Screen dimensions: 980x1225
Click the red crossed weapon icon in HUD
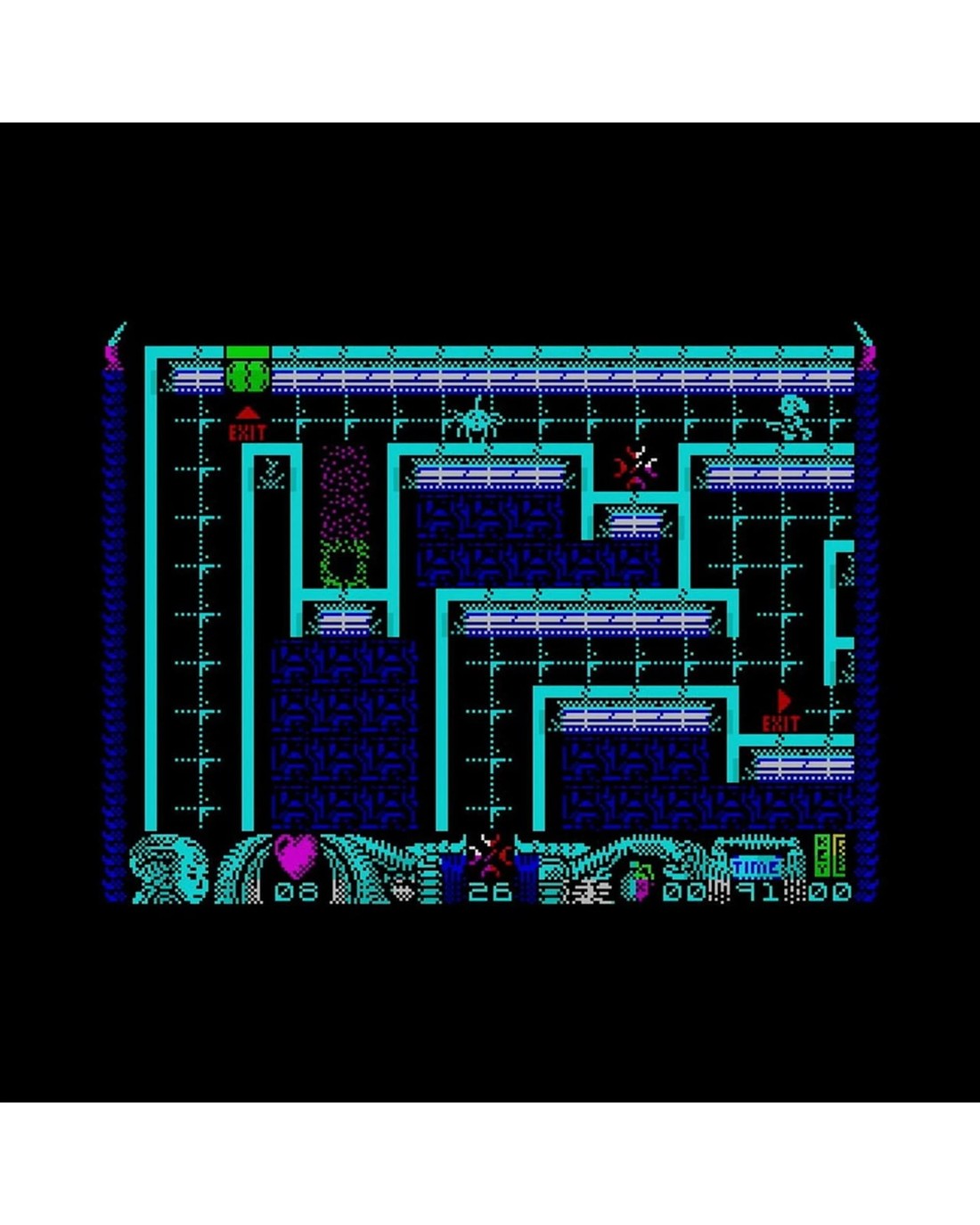(489, 853)
